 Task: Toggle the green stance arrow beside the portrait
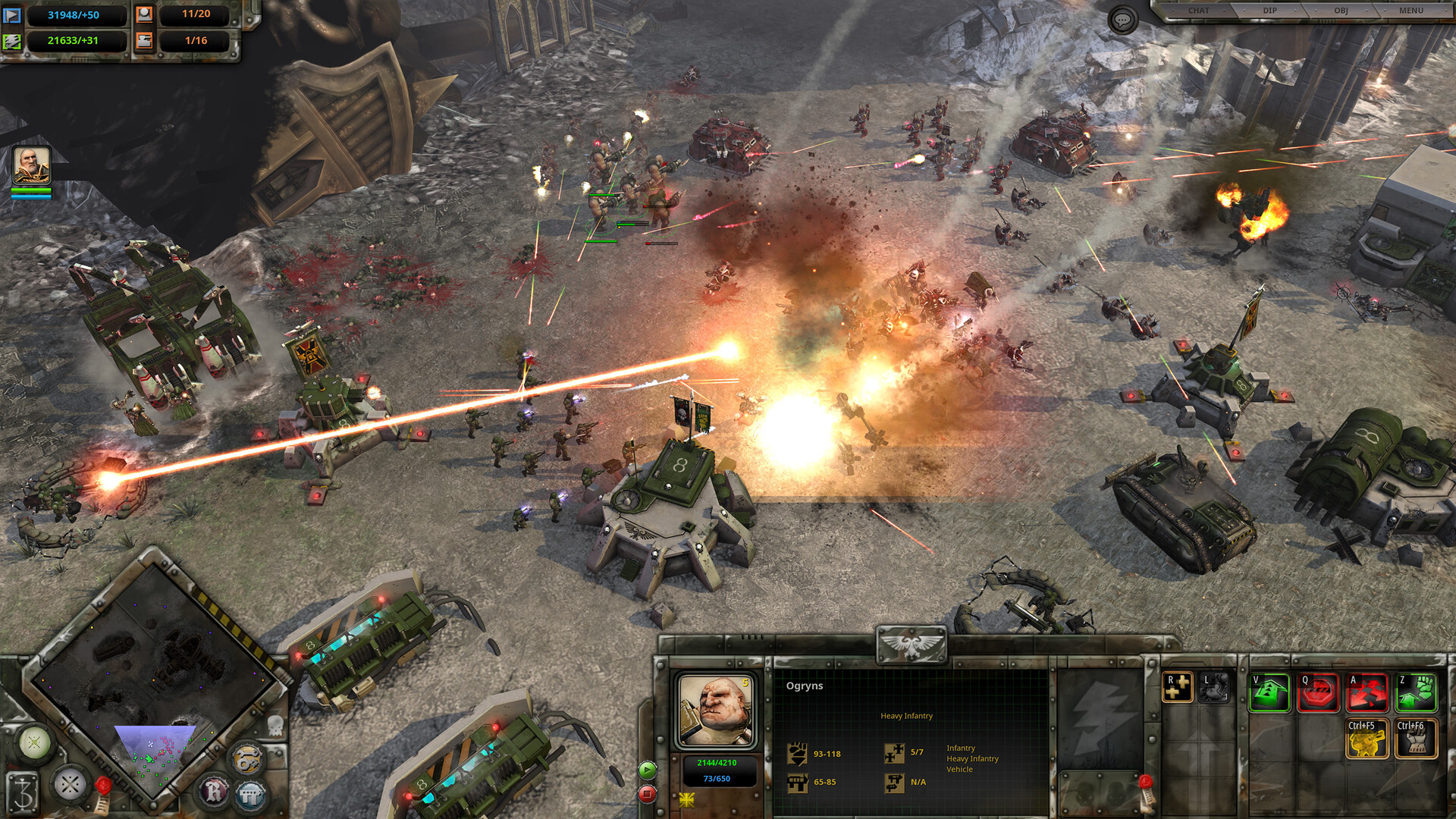[647, 770]
